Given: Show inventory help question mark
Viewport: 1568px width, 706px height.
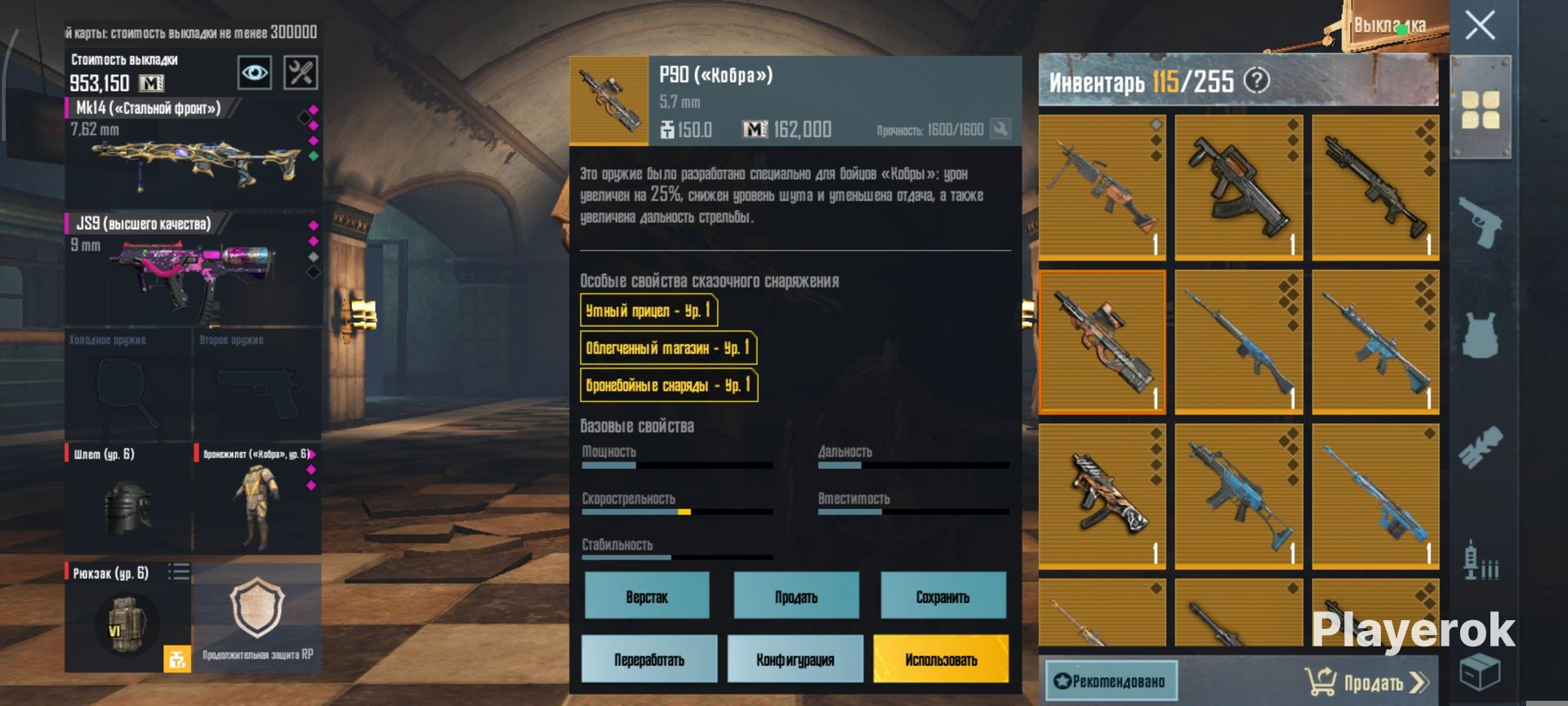Looking at the screenshot, I should point(1257,80).
